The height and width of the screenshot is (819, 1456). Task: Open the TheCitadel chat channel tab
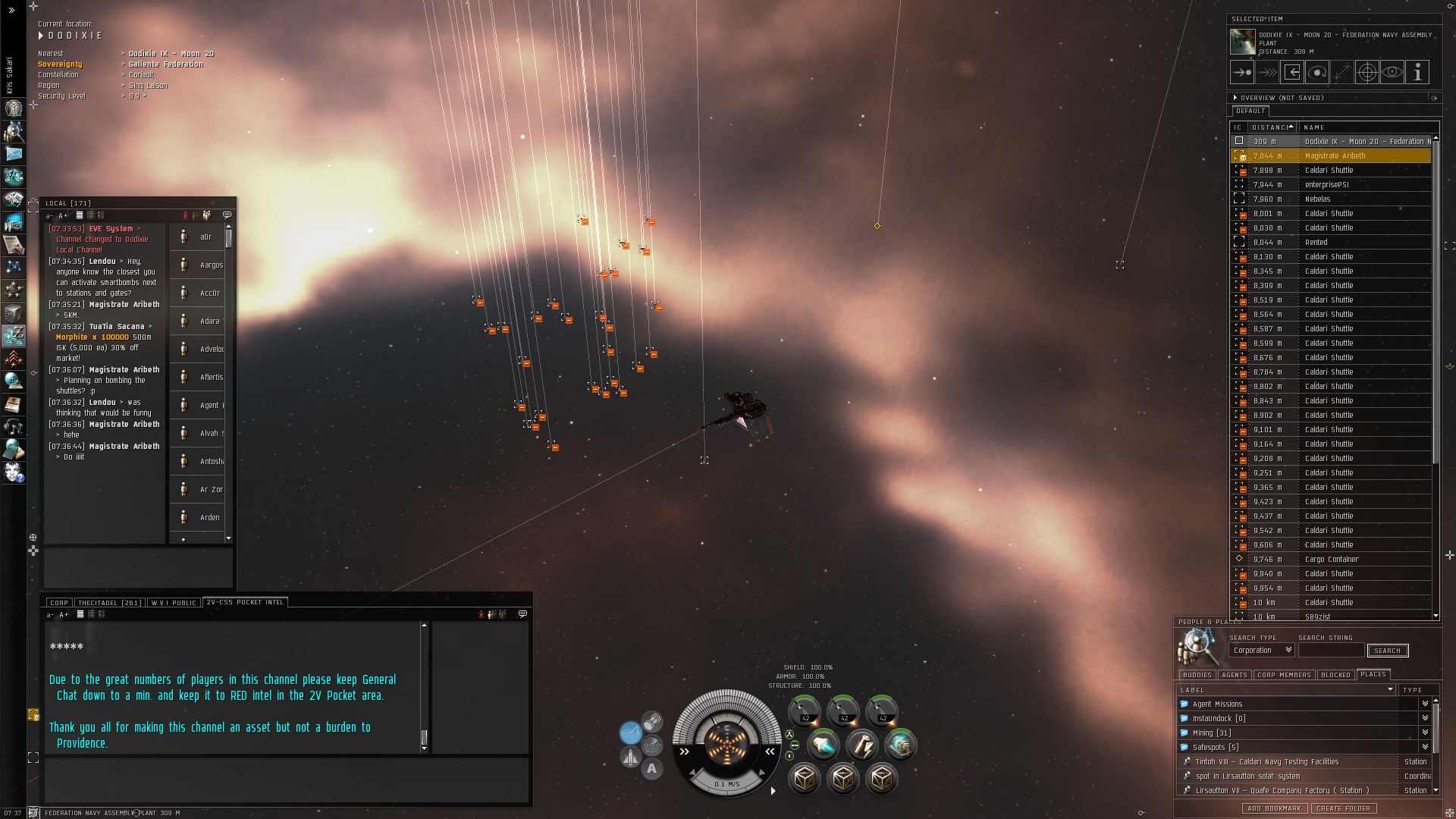tap(109, 603)
